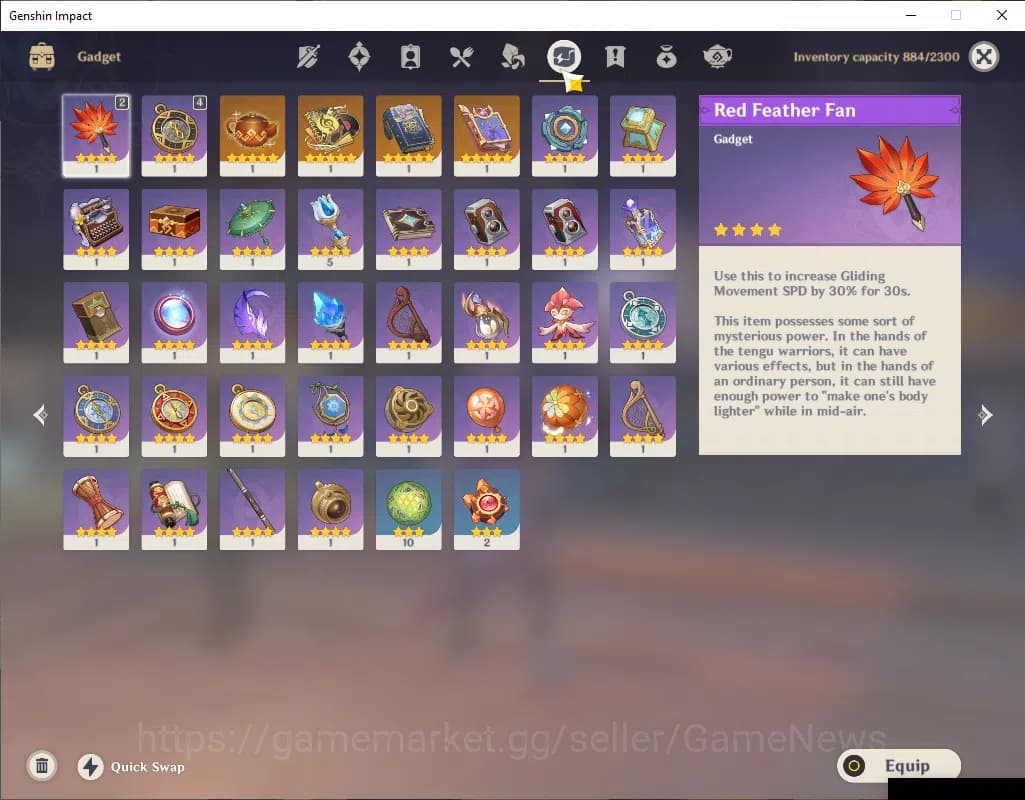Open the Food tab with fork and knife
This screenshot has width=1025, height=800.
click(x=461, y=57)
